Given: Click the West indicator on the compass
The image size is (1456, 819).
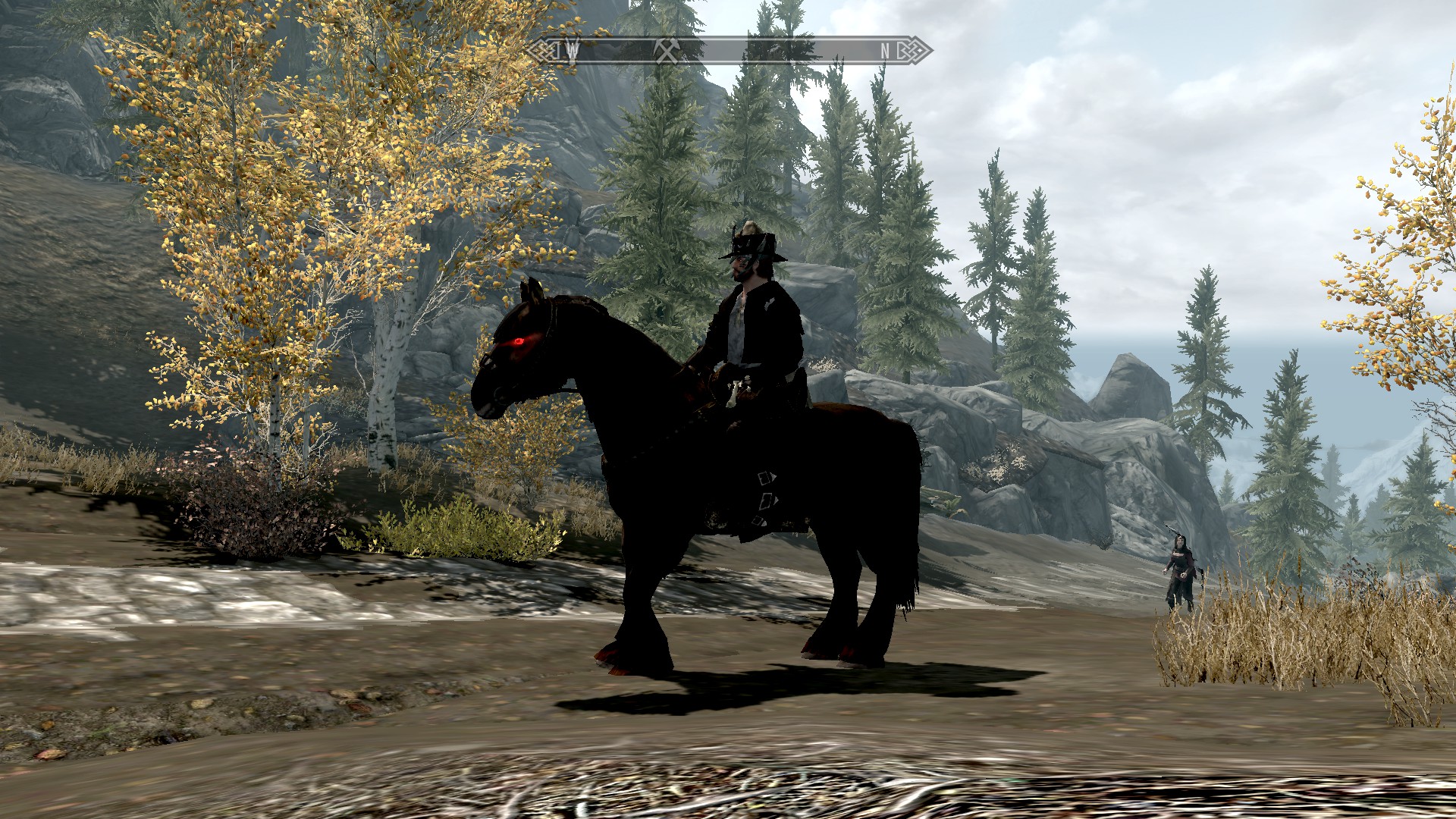Looking at the screenshot, I should 573,51.
